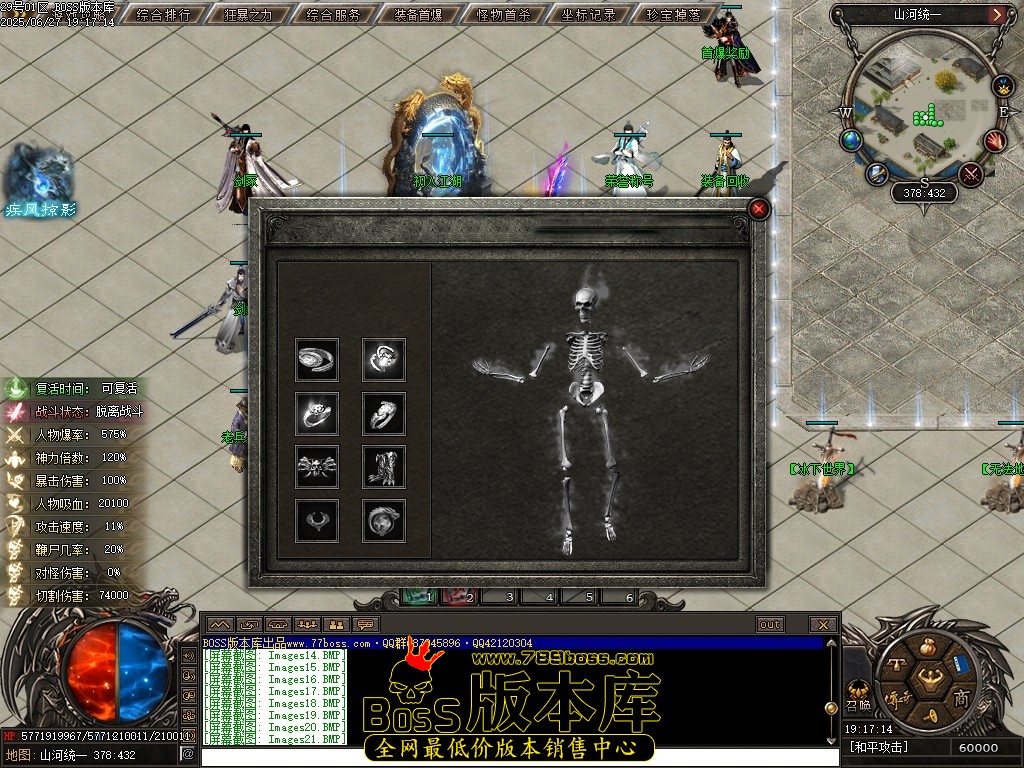1024x768 pixels.
Task: Open the shop with the 商 button
Action: [961, 697]
